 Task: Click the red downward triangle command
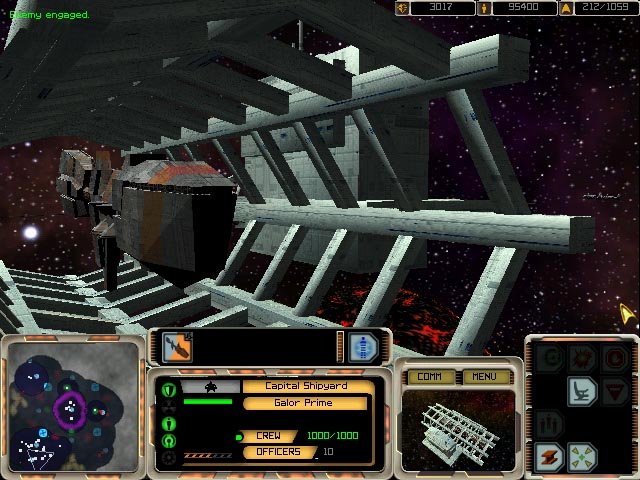click(x=616, y=391)
